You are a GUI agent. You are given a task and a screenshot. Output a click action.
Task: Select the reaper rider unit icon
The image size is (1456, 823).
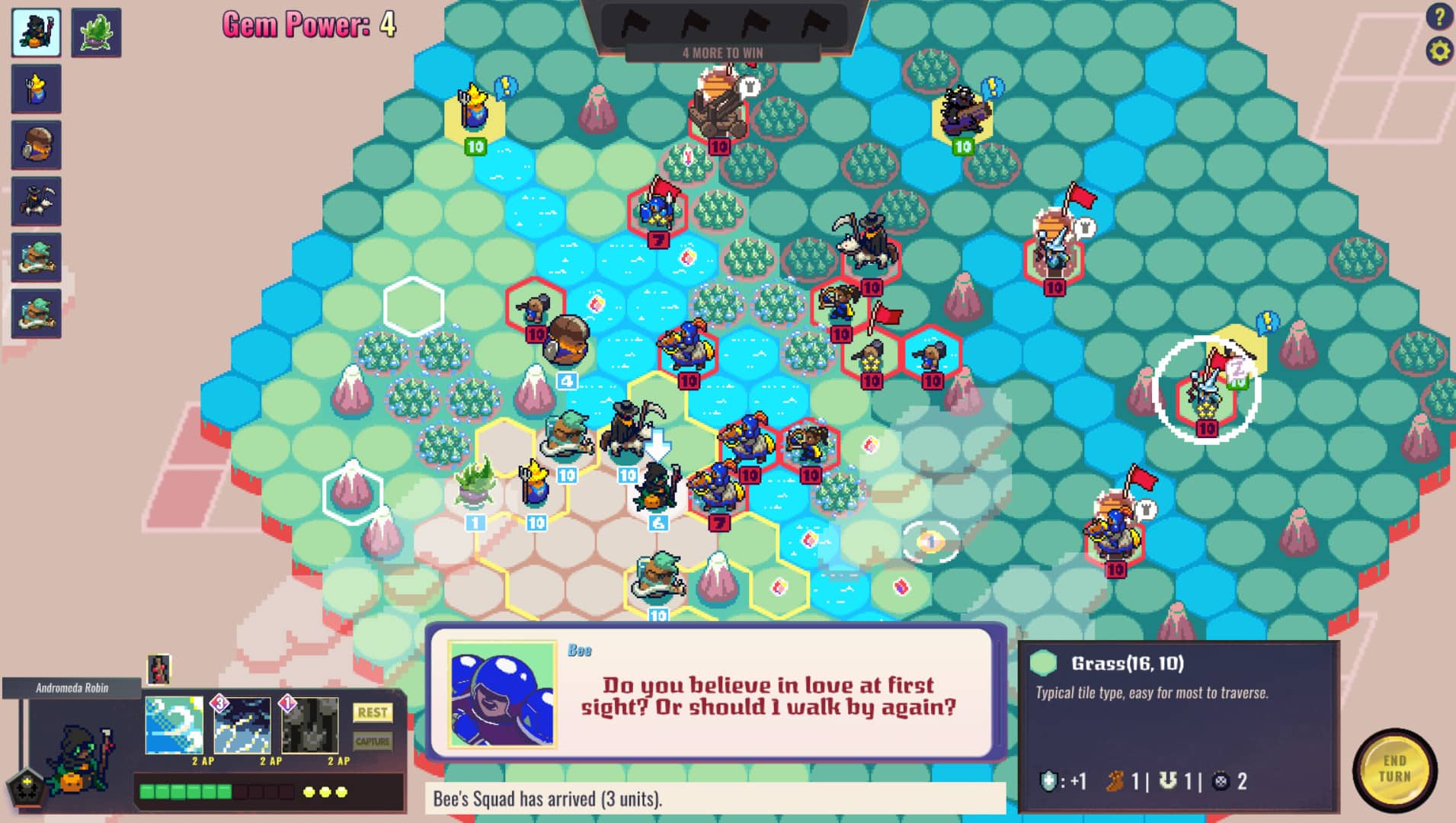(35, 200)
